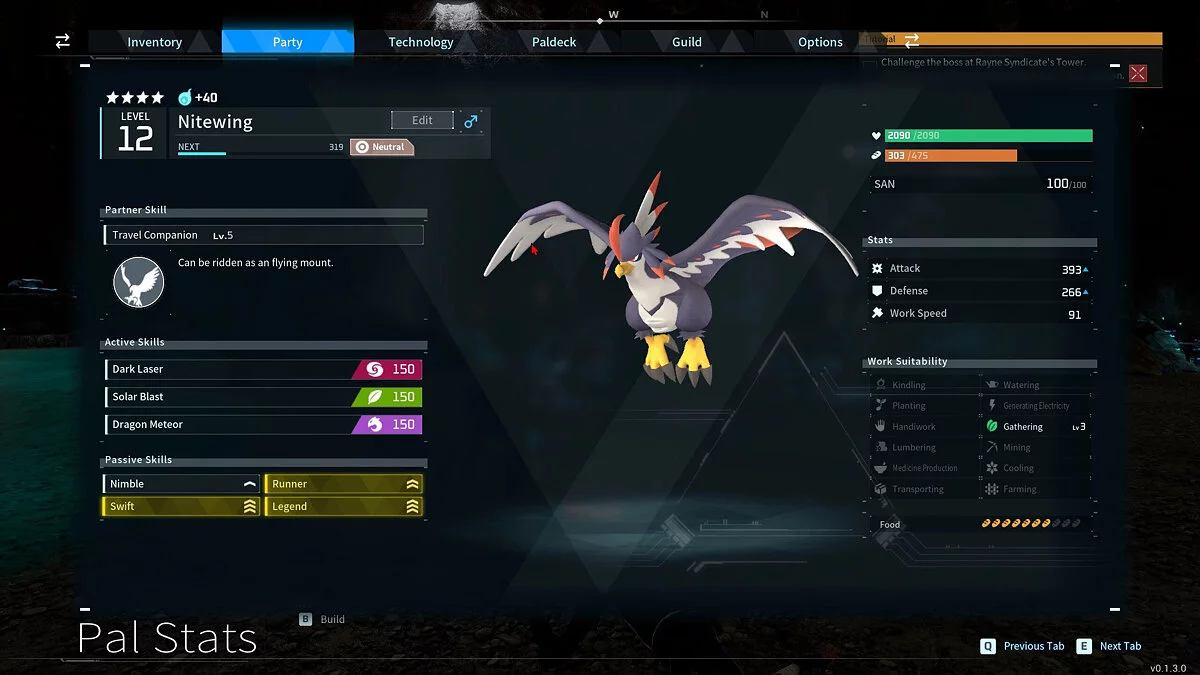Choose the Swift passive skill
Viewport: 1200px width, 675px height.
pyautogui.click(x=181, y=507)
